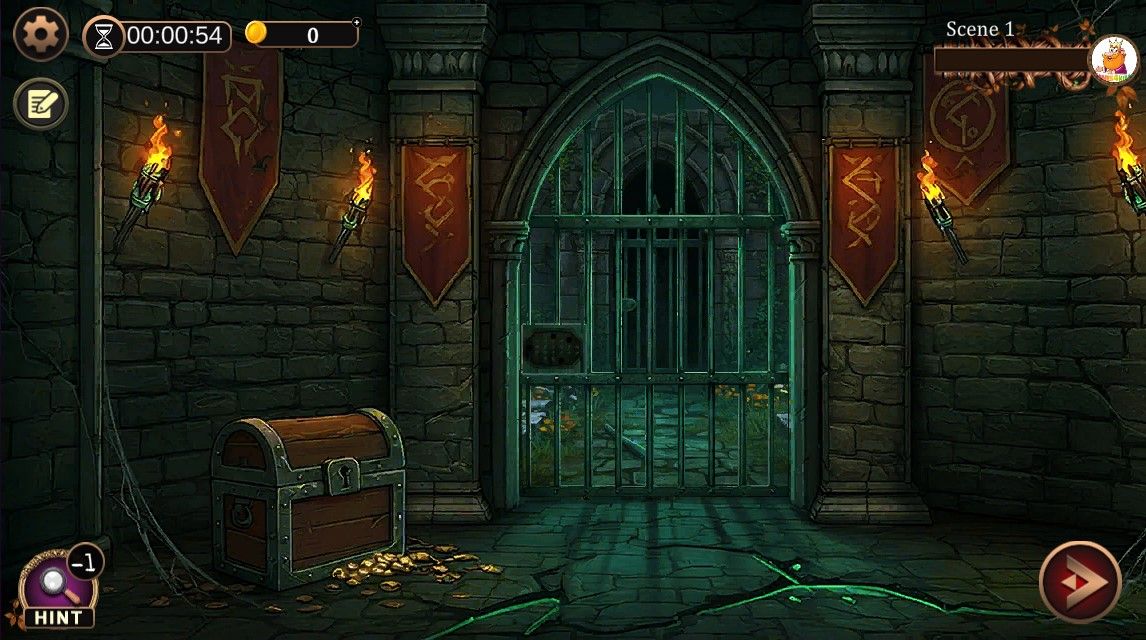This screenshot has height=640, width=1146.
Task: Tap the red arrow button
Action: [x=1078, y=581]
